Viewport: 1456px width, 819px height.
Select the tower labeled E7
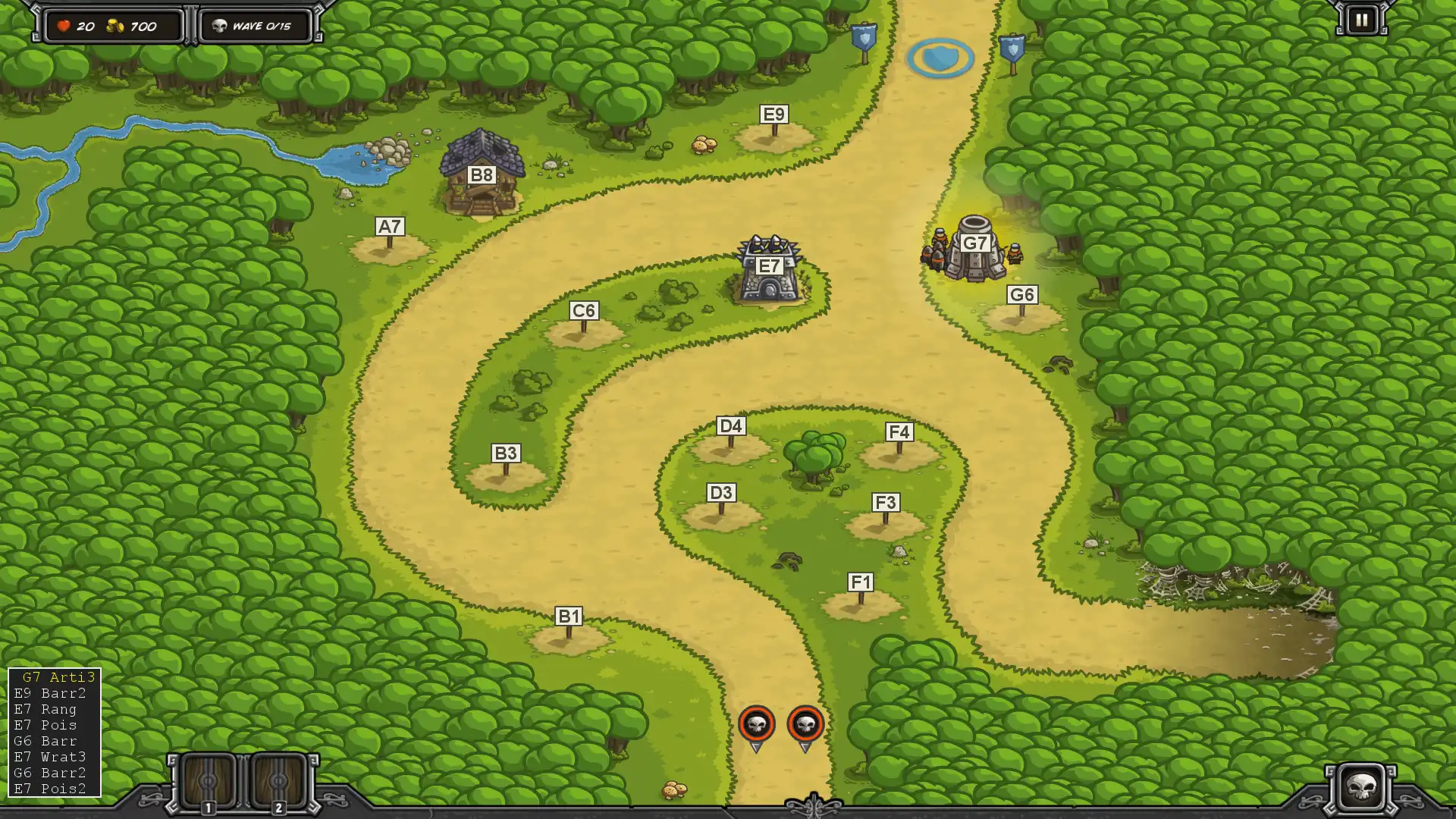(x=769, y=271)
